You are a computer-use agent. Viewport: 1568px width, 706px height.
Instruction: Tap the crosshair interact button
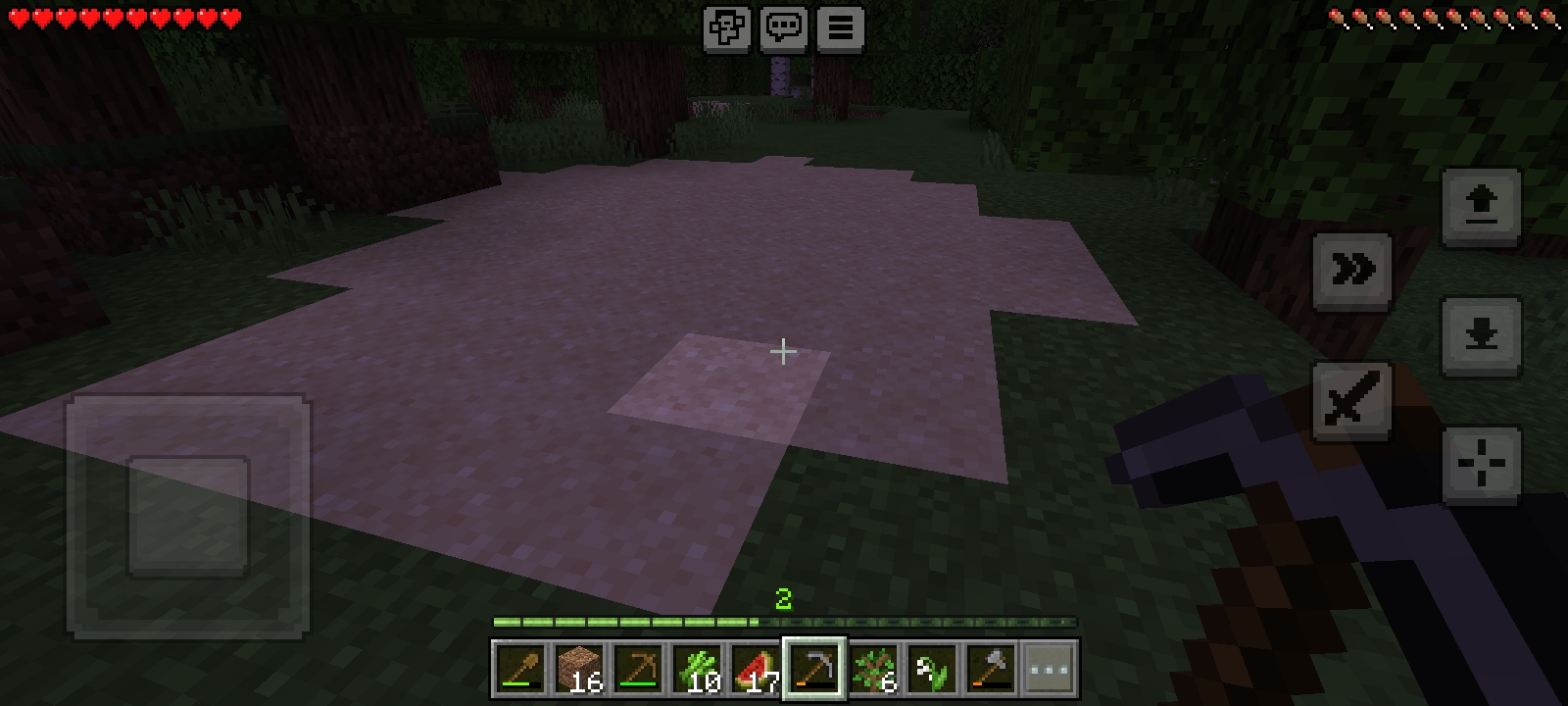coord(1481,465)
